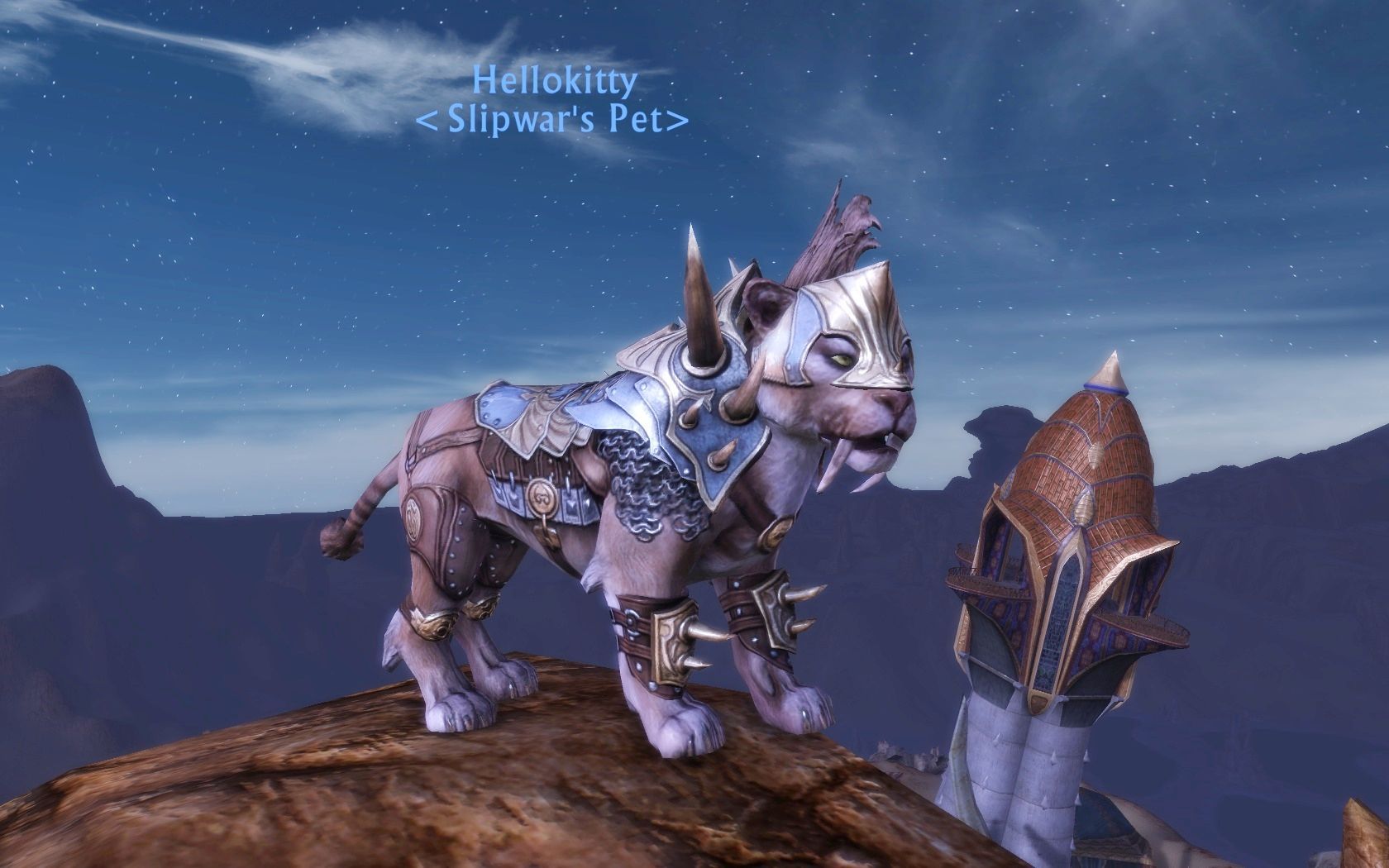Select the Hellokitty pet name label
1389x868 pixels.
pyautogui.click(x=555, y=81)
